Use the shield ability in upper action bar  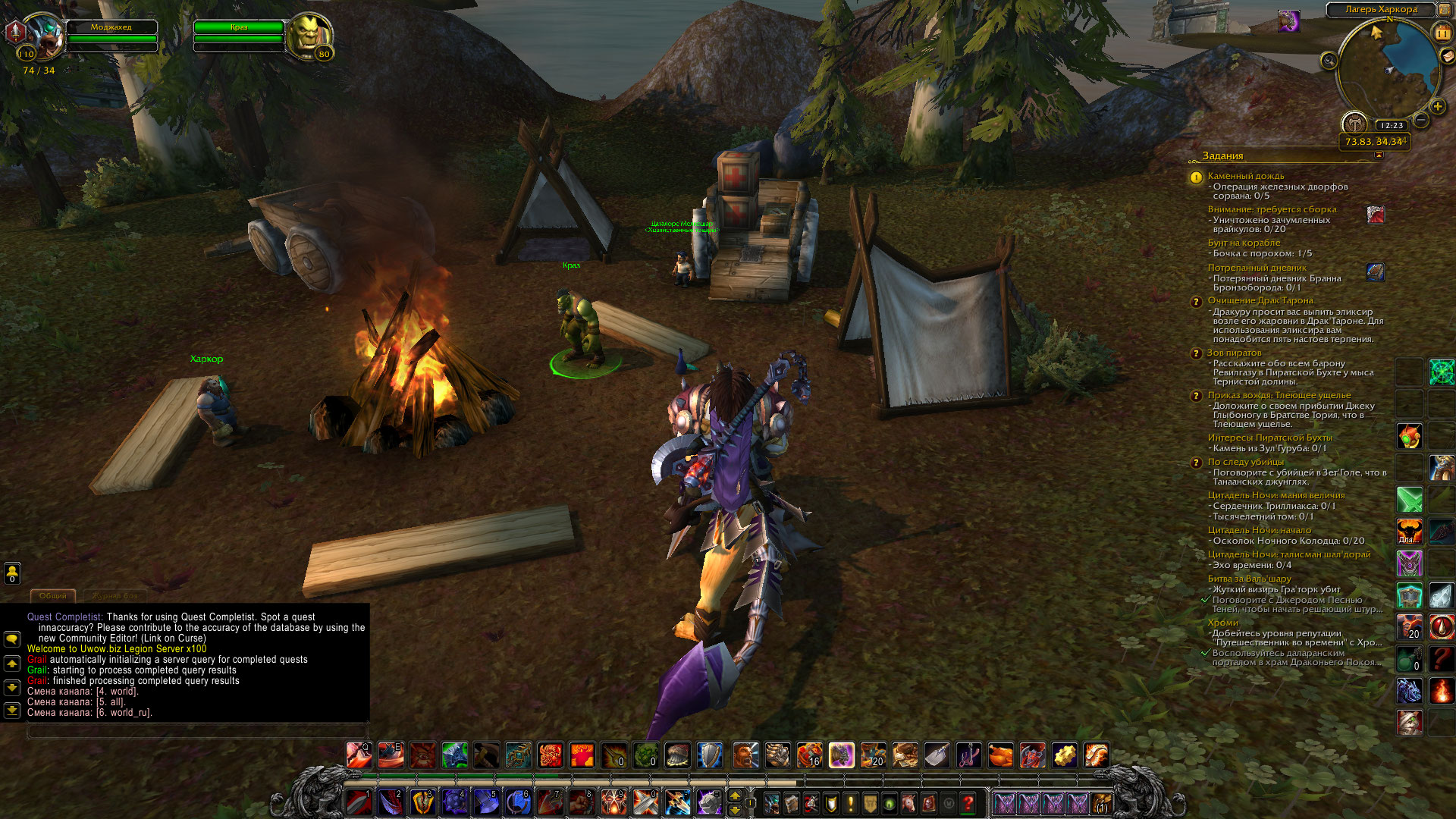[709, 755]
